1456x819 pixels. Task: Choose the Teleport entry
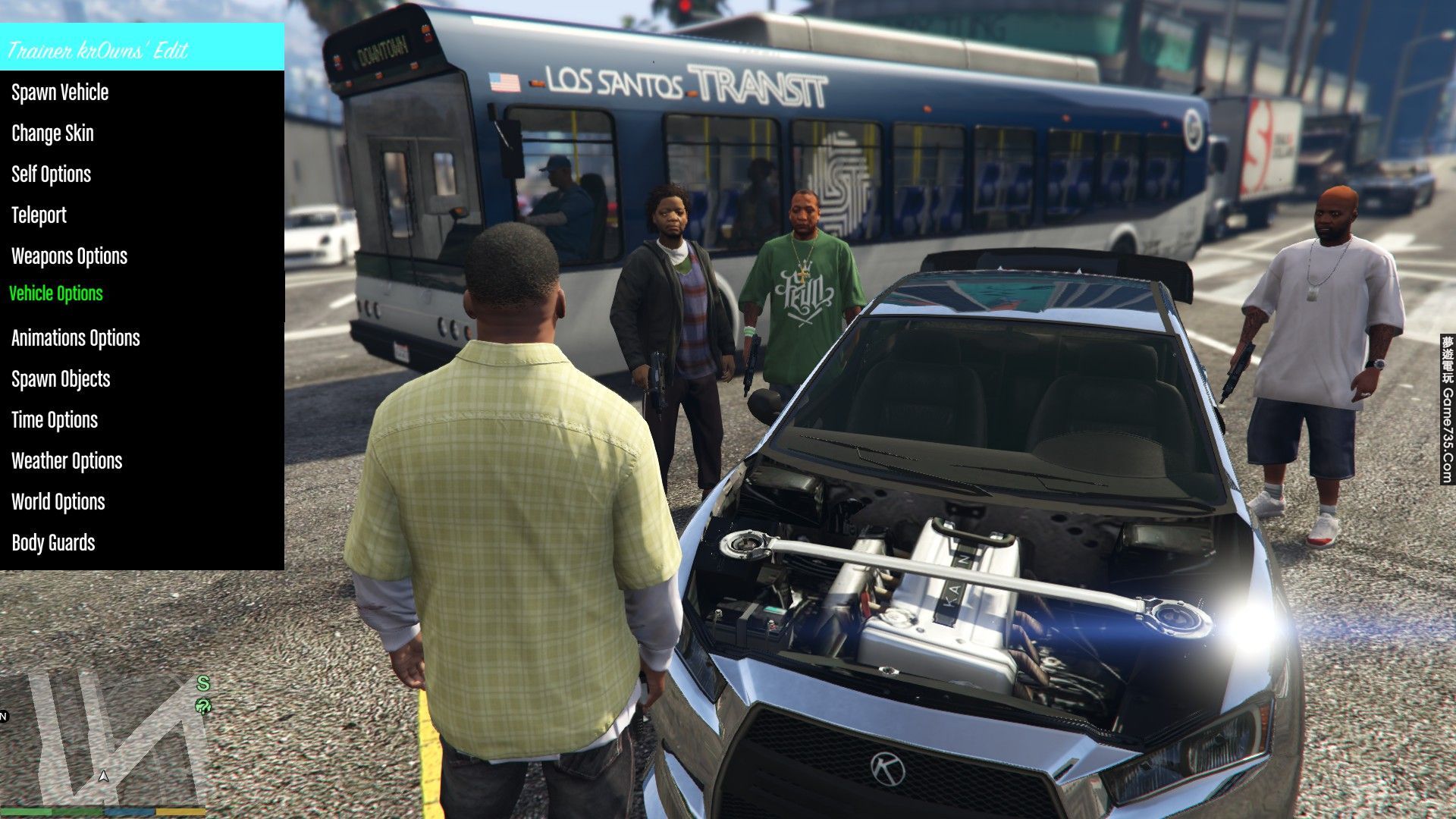pos(39,215)
